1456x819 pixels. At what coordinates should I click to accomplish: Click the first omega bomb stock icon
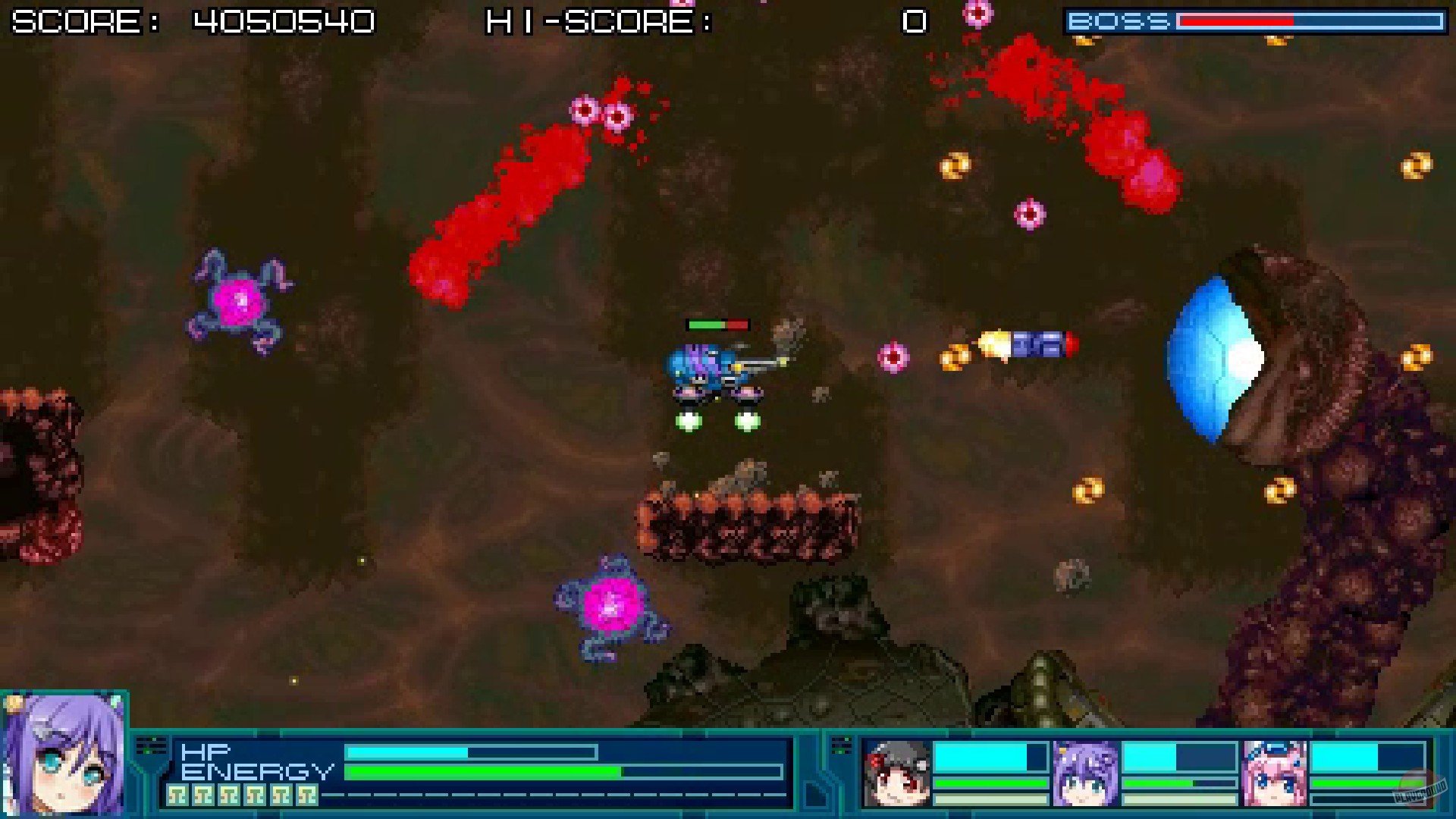pos(177,795)
